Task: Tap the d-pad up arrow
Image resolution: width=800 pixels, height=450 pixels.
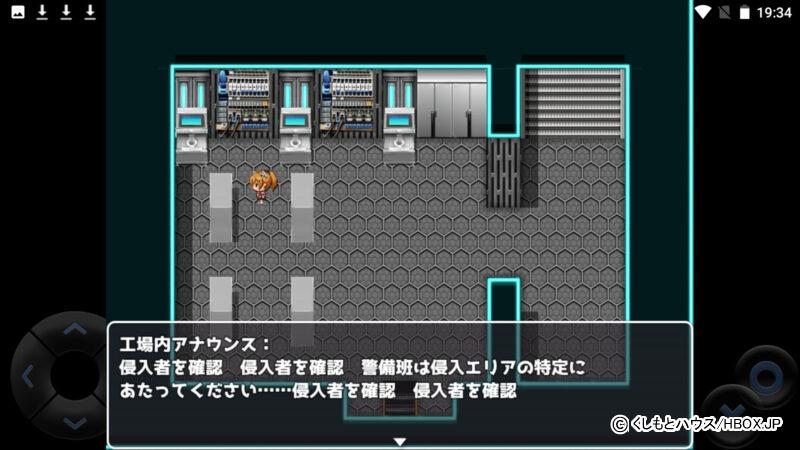Action: click(x=73, y=328)
